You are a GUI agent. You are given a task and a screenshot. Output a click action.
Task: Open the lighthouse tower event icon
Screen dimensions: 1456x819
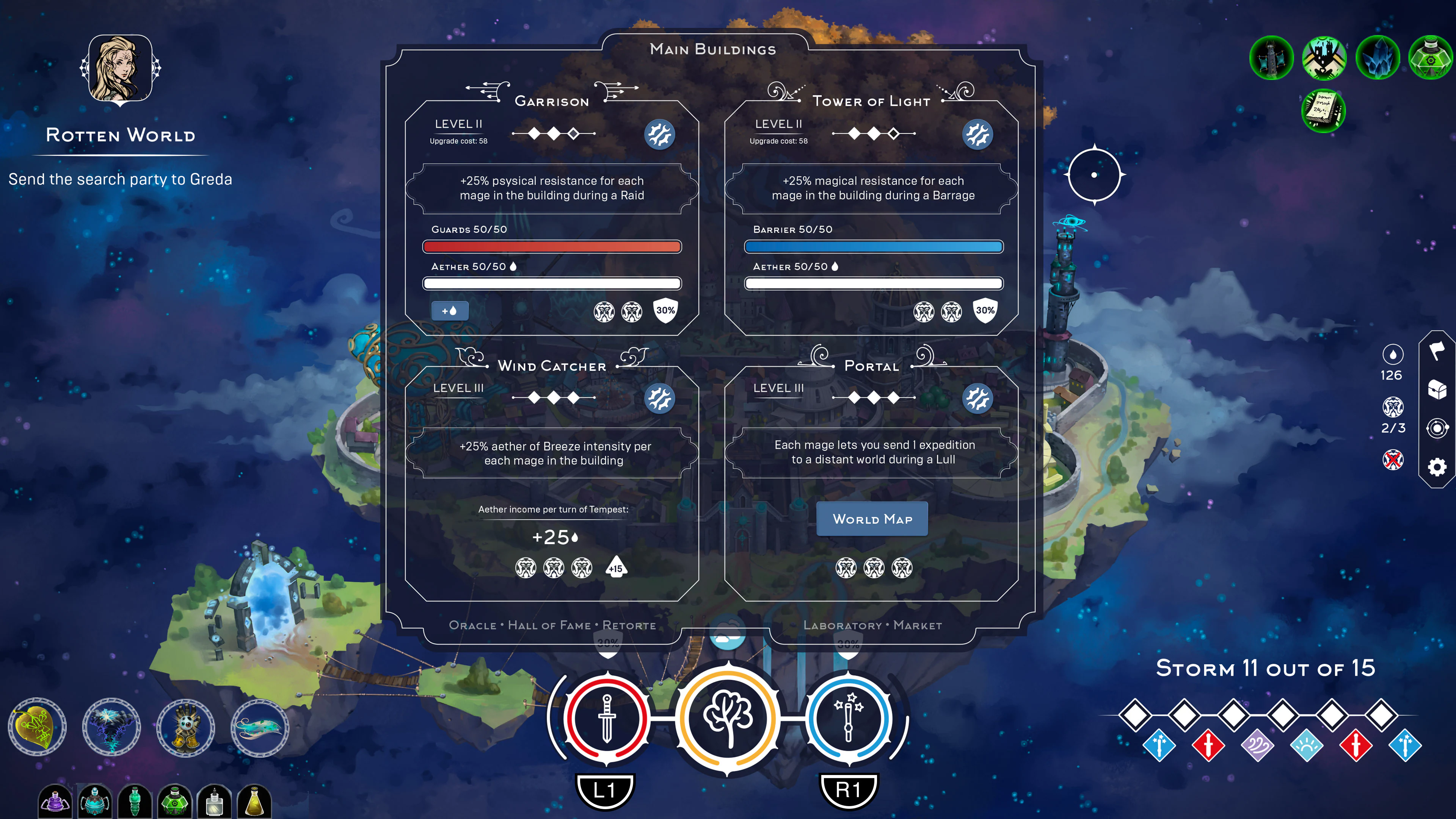tap(1271, 58)
